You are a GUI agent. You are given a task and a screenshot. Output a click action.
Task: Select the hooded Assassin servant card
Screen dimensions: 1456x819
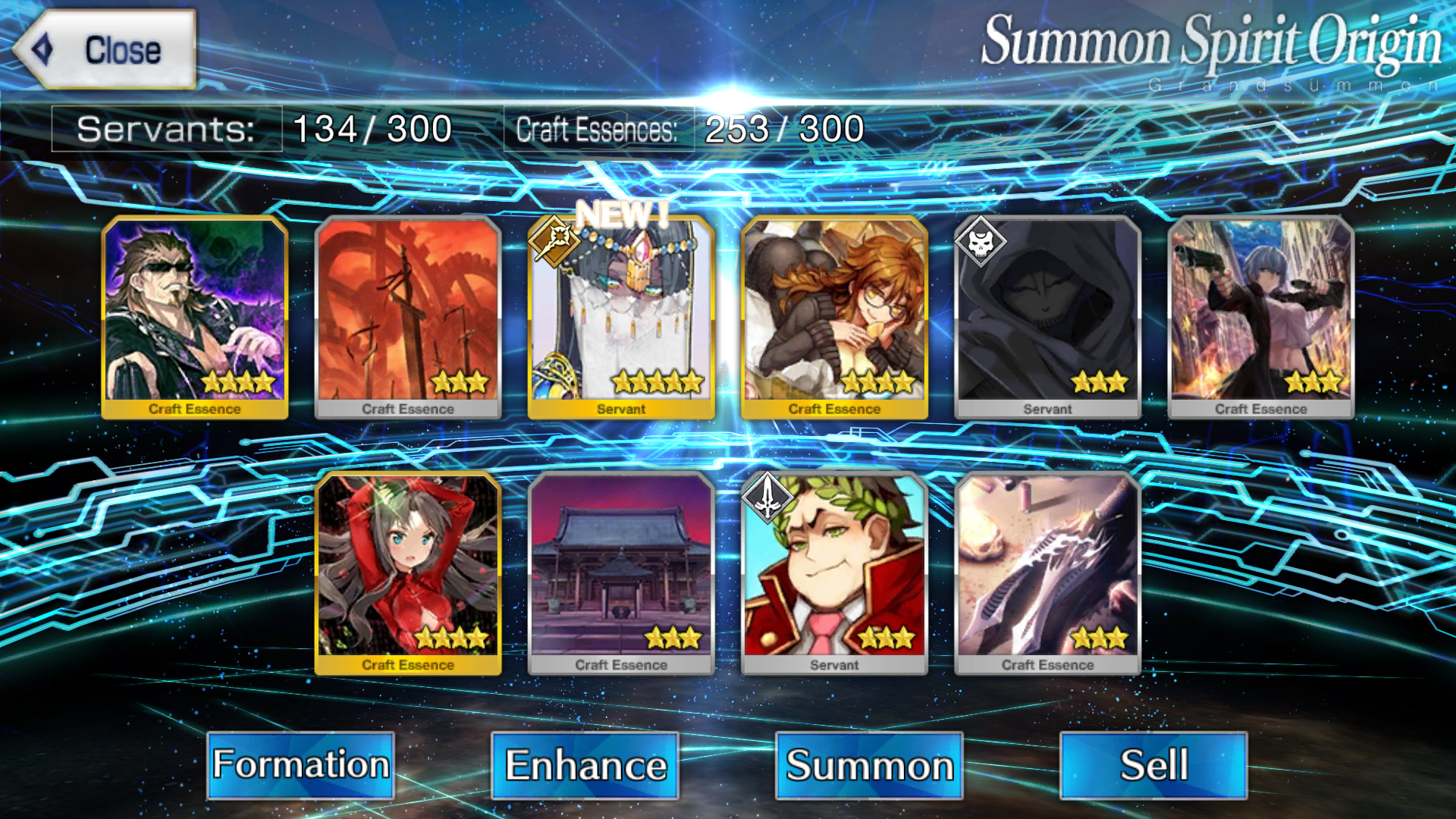pos(1047,315)
